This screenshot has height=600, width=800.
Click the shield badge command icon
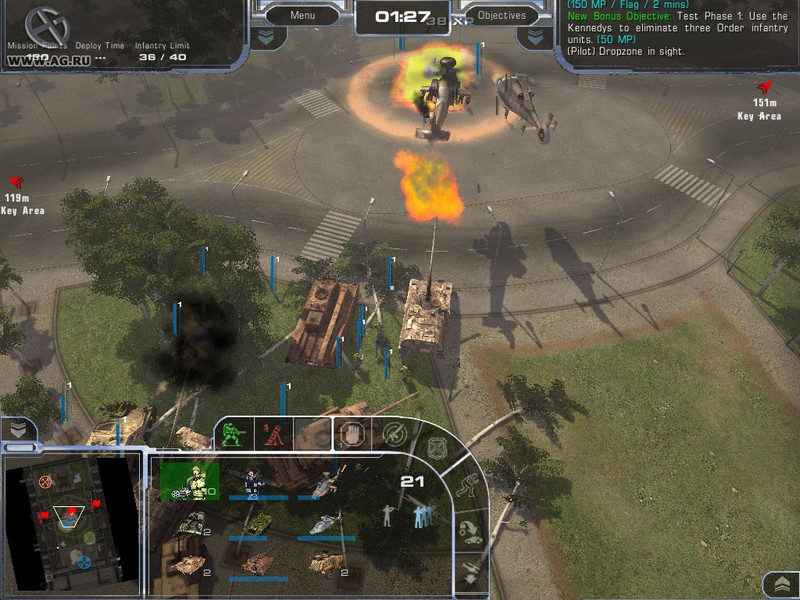(x=439, y=448)
